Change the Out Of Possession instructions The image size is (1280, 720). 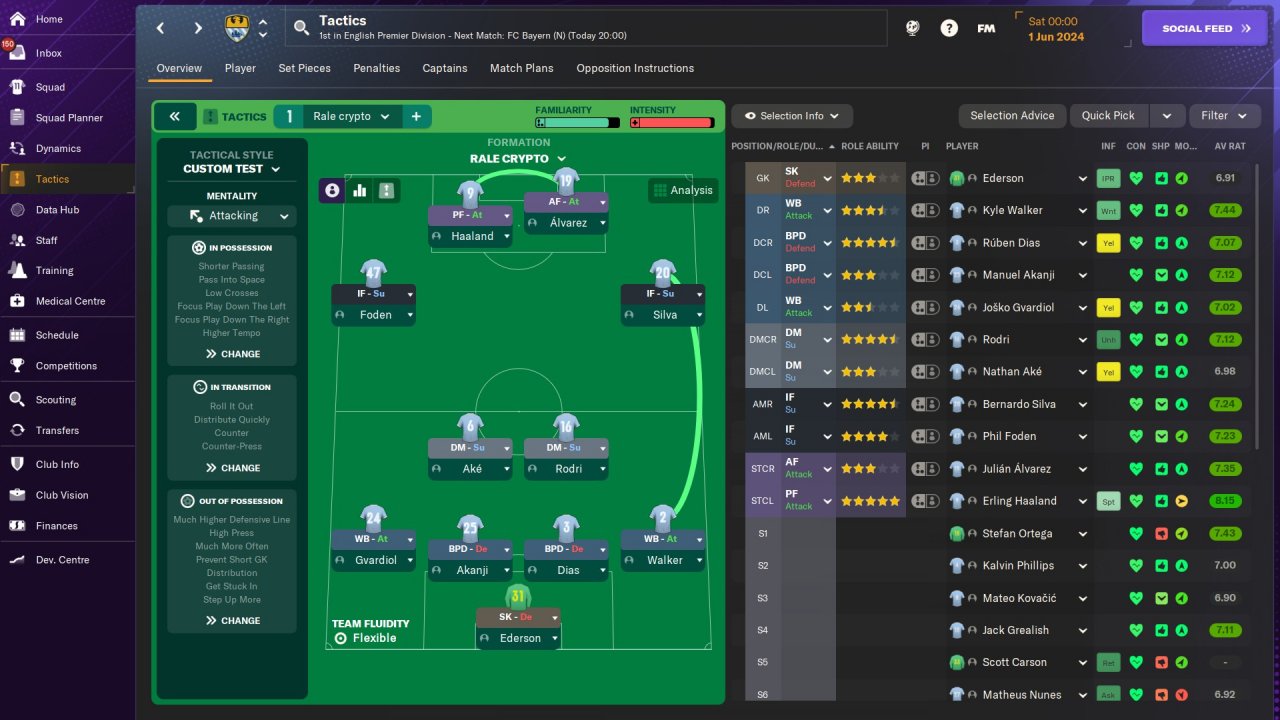232,621
